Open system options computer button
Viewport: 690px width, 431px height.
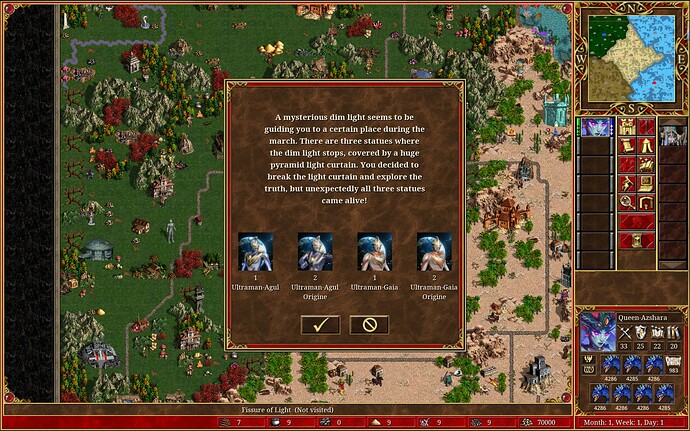(x=645, y=184)
